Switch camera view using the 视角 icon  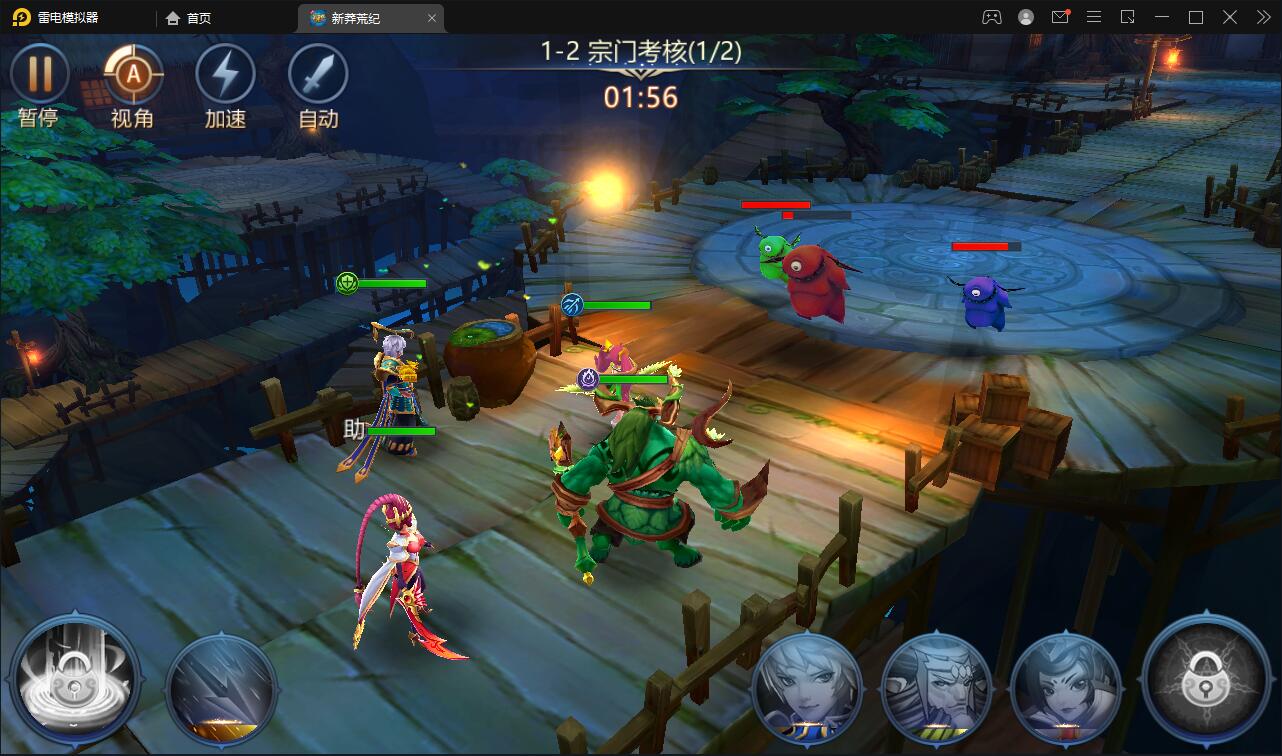(x=132, y=75)
